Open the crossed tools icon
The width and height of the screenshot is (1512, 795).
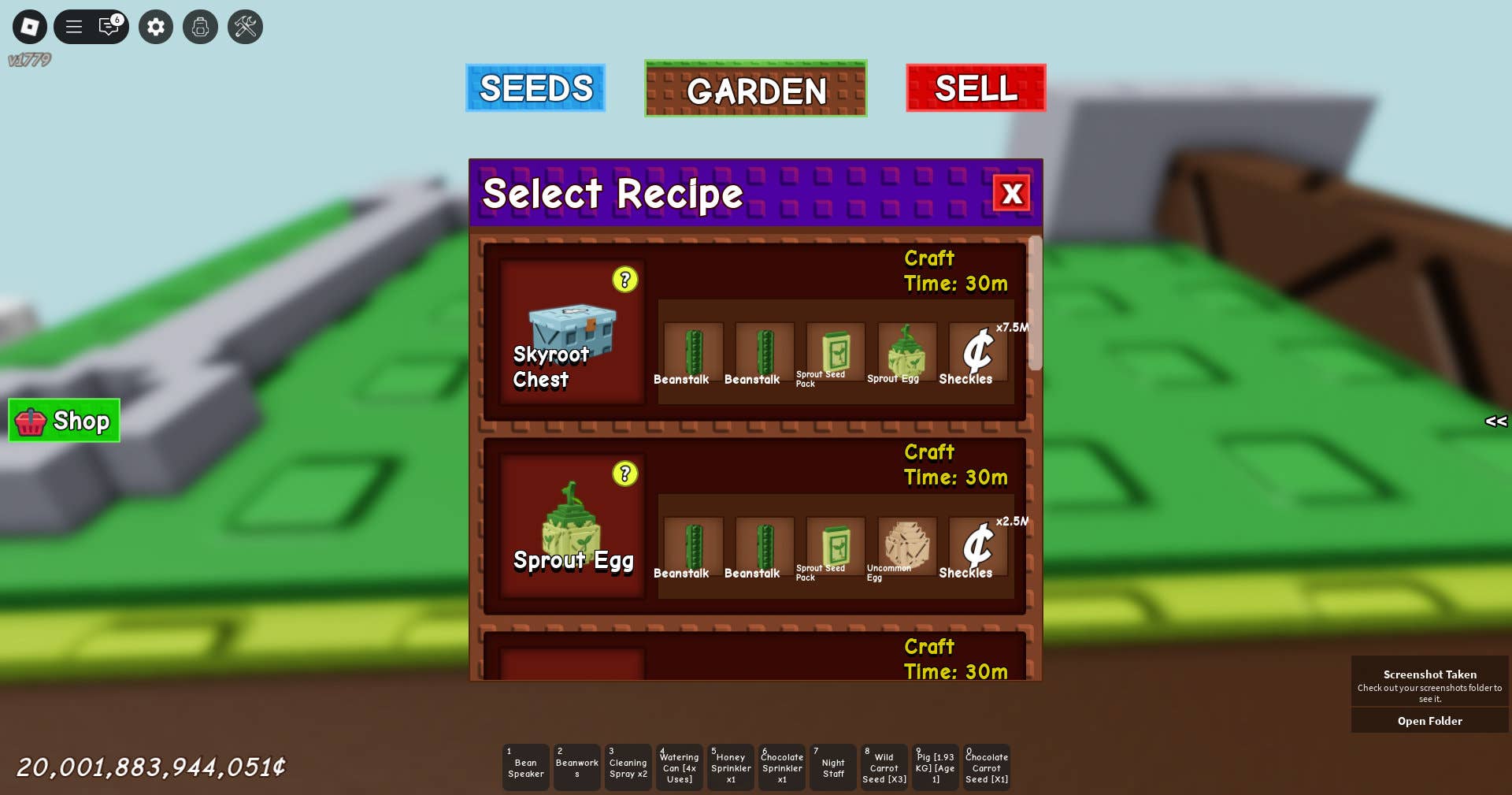246,27
